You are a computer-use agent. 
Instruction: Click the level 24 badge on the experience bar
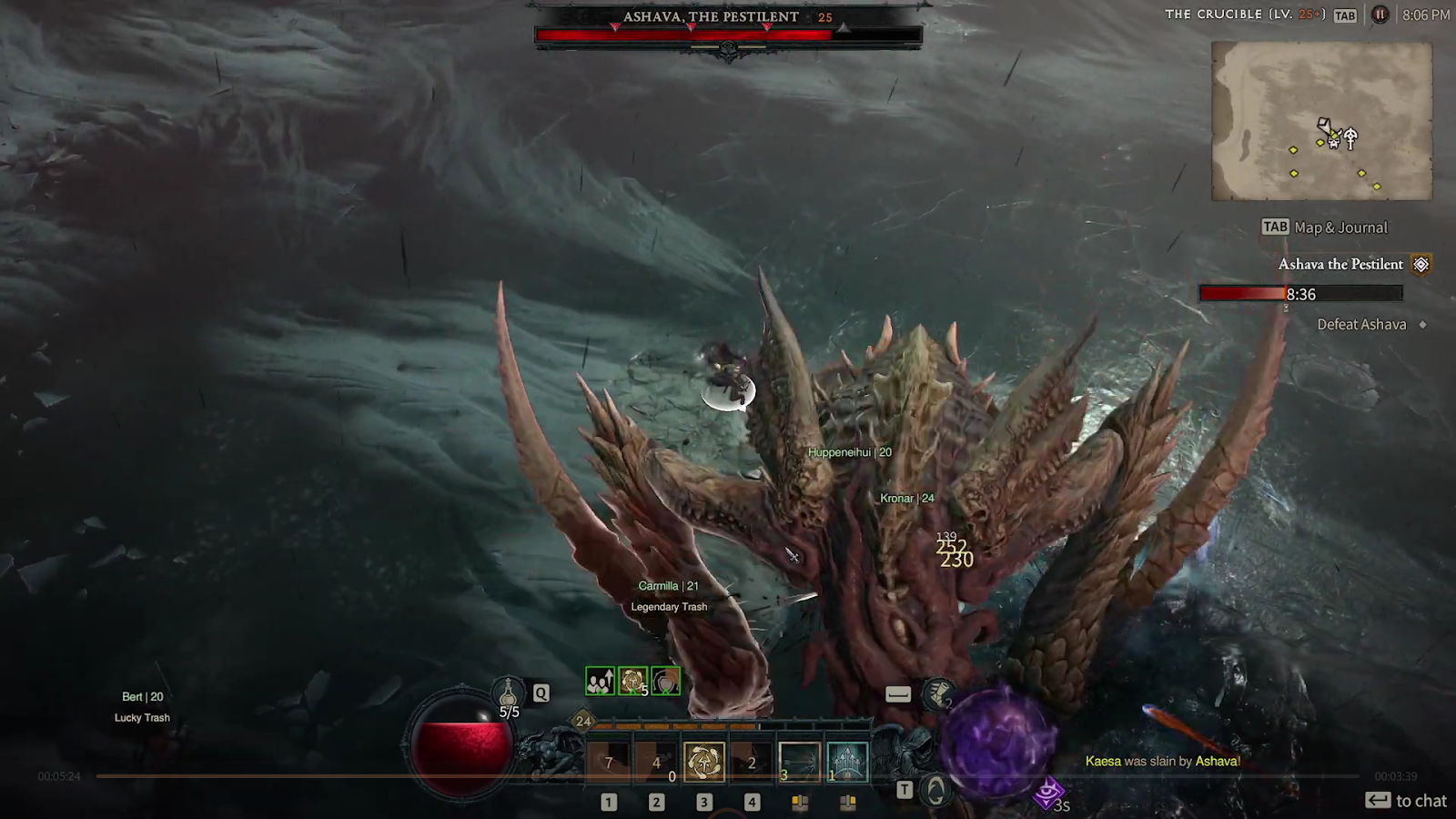click(583, 722)
